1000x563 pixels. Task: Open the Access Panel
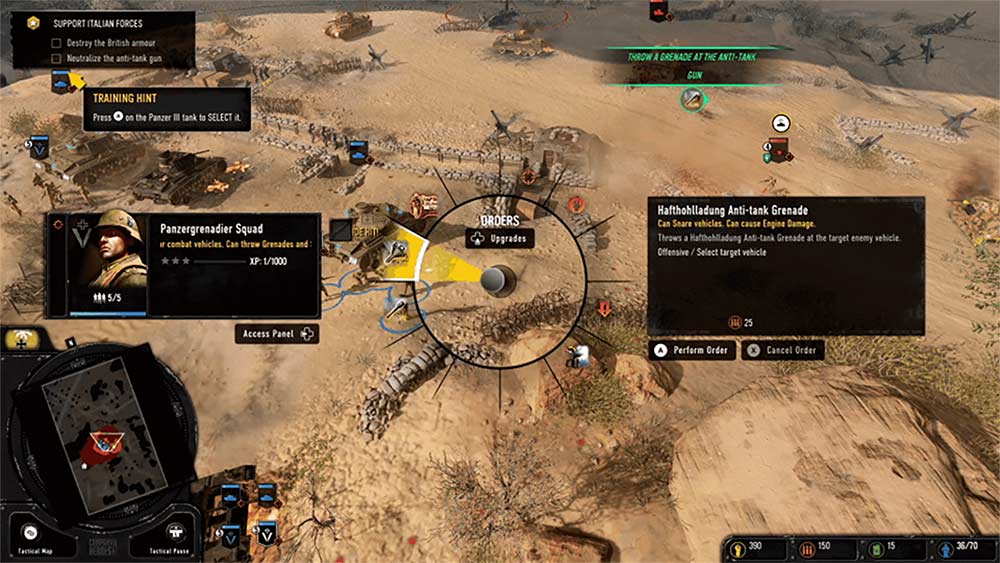pos(278,334)
